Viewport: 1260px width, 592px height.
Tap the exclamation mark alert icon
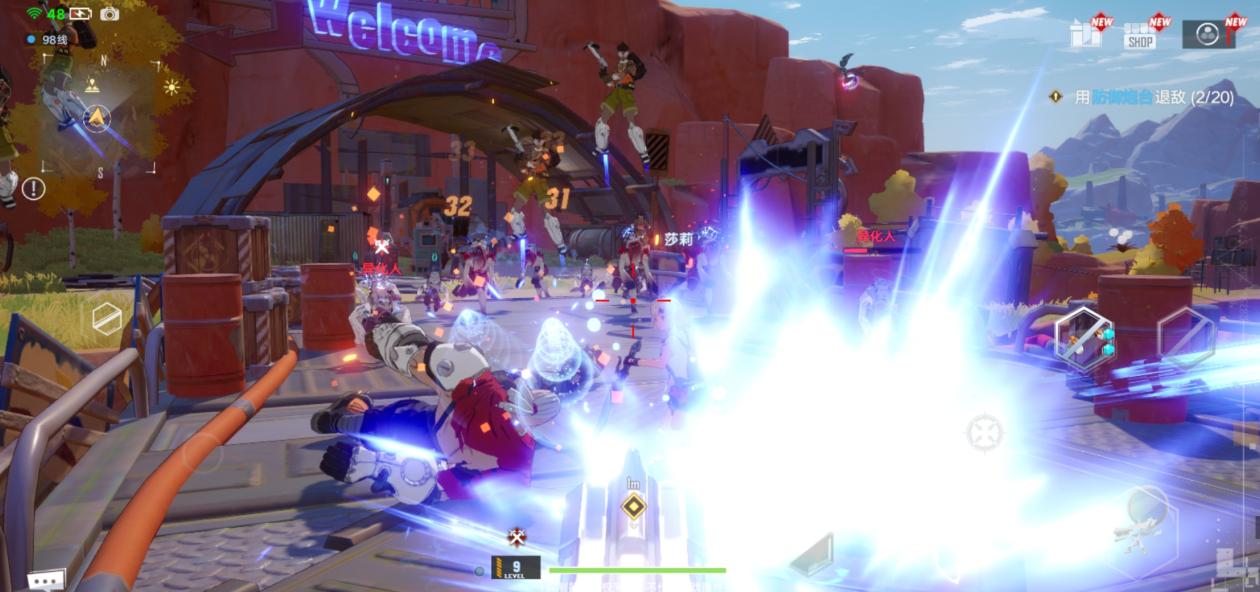(x=34, y=188)
